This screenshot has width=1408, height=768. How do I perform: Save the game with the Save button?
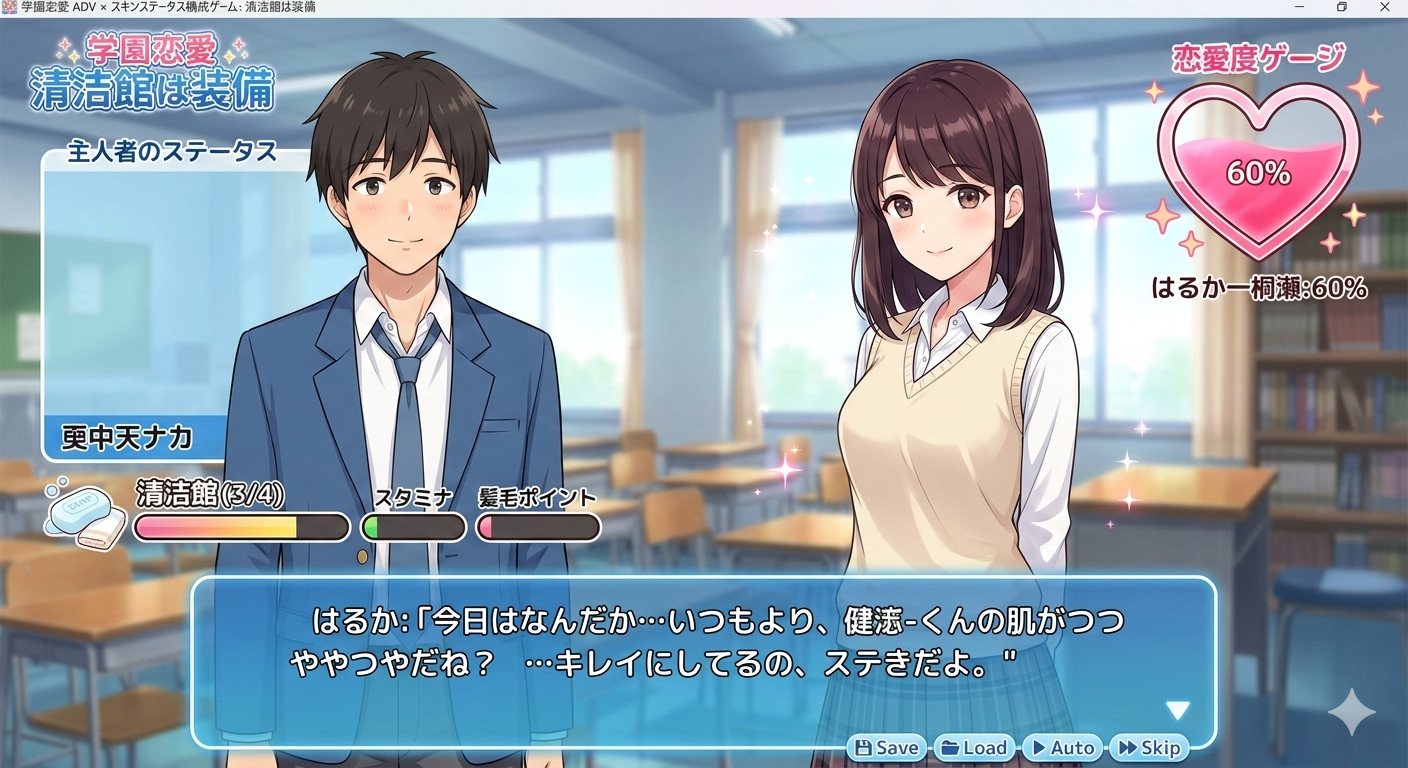(x=887, y=747)
